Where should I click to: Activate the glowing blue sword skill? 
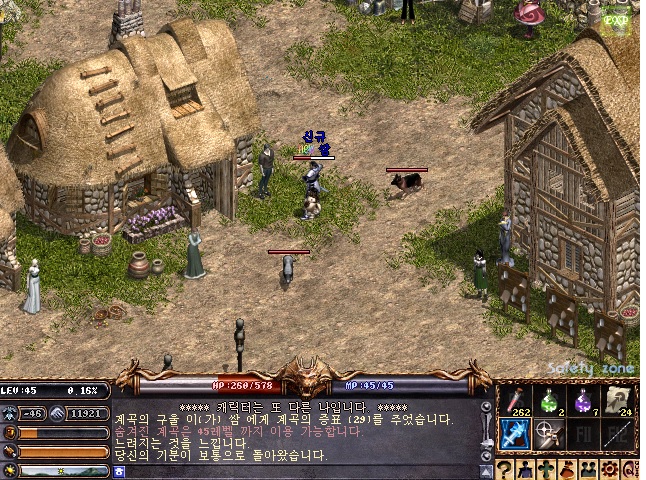point(515,434)
